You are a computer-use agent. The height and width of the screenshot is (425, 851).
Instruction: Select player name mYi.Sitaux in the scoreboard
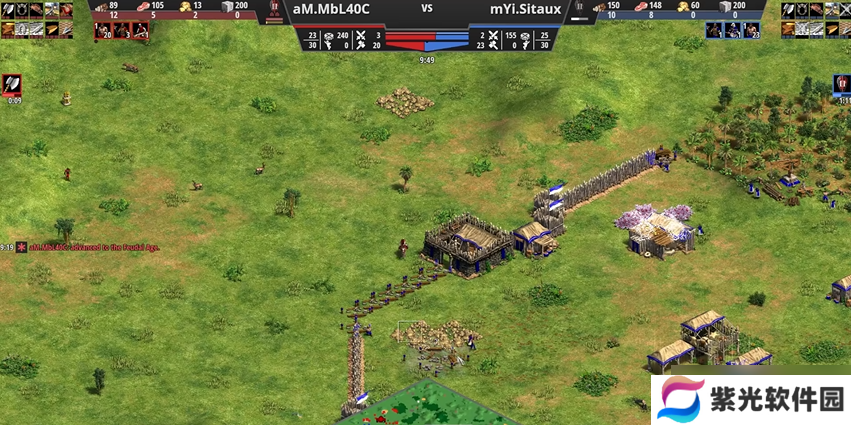tap(526, 8)
